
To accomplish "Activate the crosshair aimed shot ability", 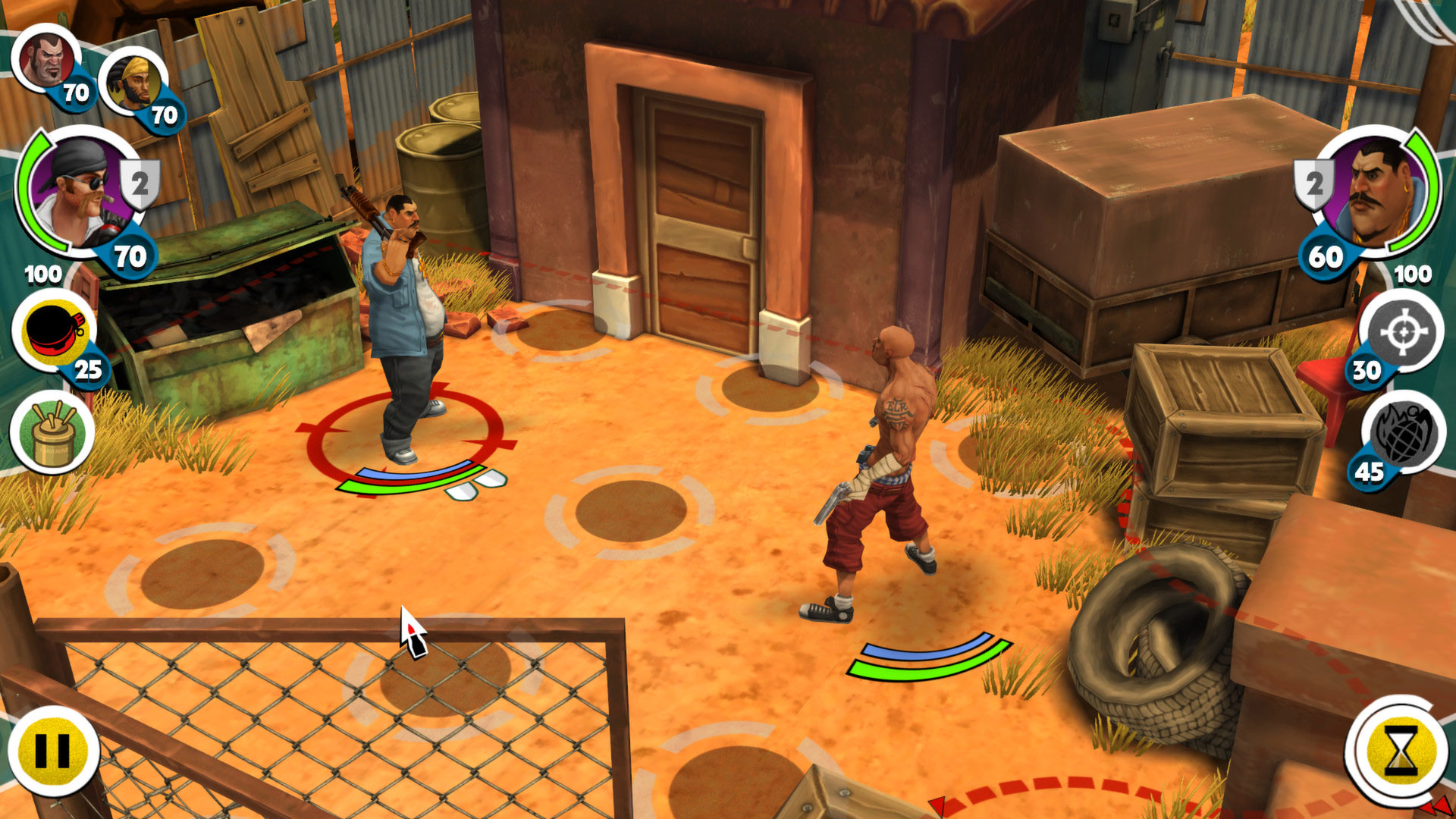I will 1403,331.
